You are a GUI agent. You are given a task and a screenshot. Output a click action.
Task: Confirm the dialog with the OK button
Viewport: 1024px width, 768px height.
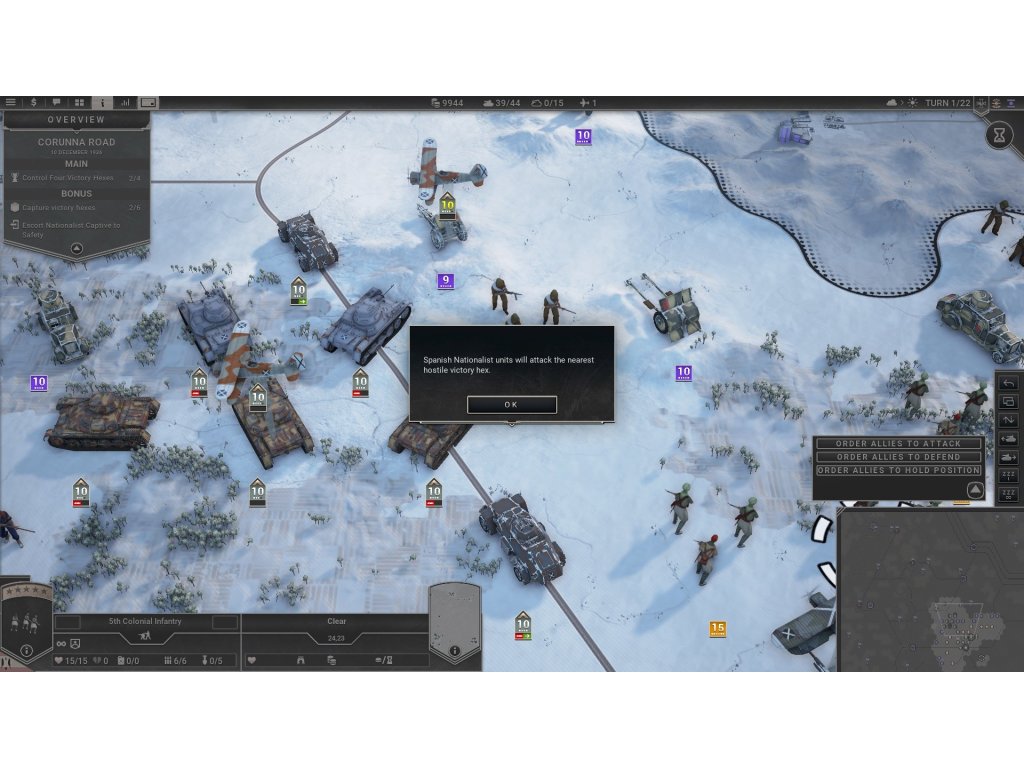pos(511,405)
